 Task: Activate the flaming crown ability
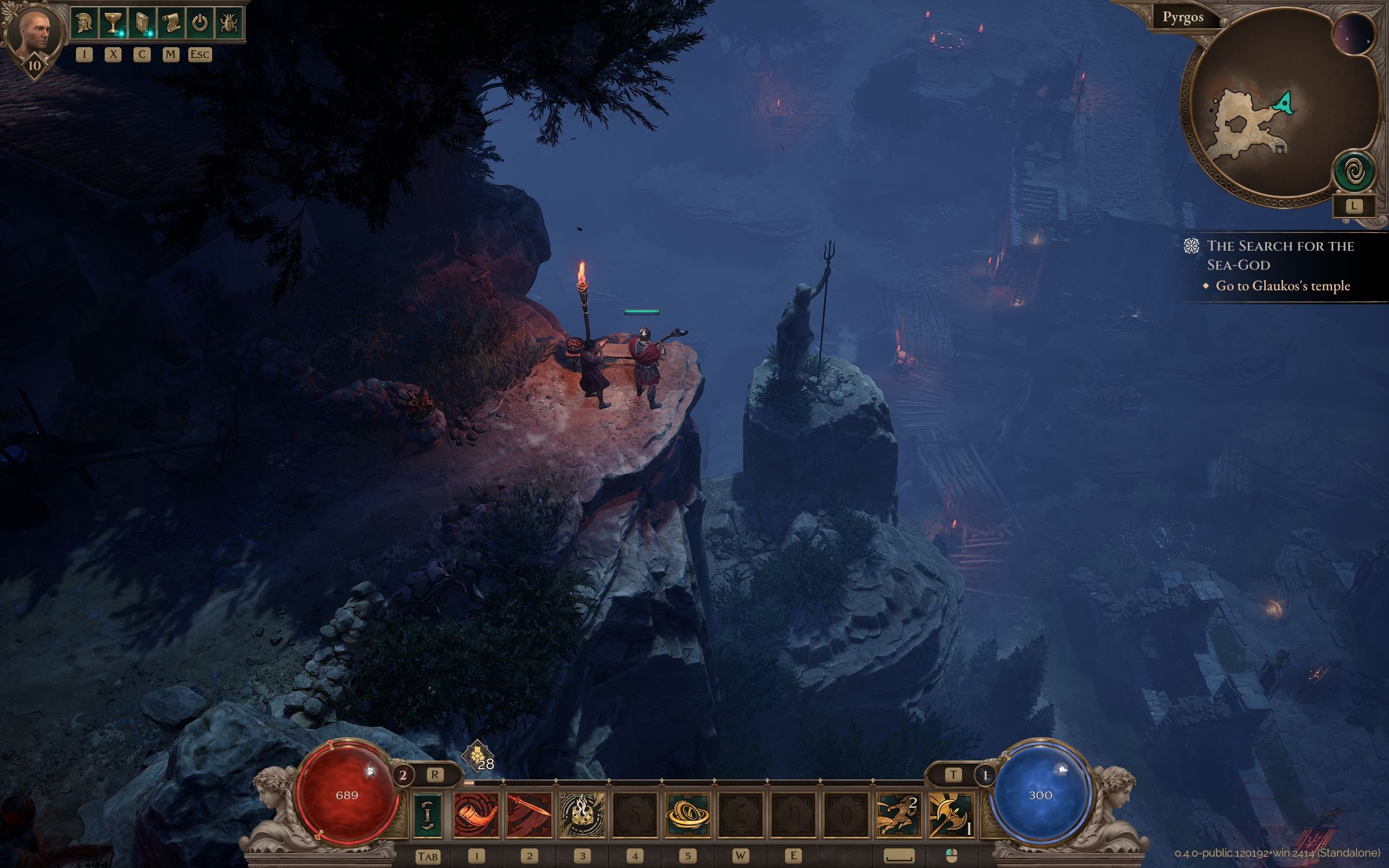click(582, 815)
